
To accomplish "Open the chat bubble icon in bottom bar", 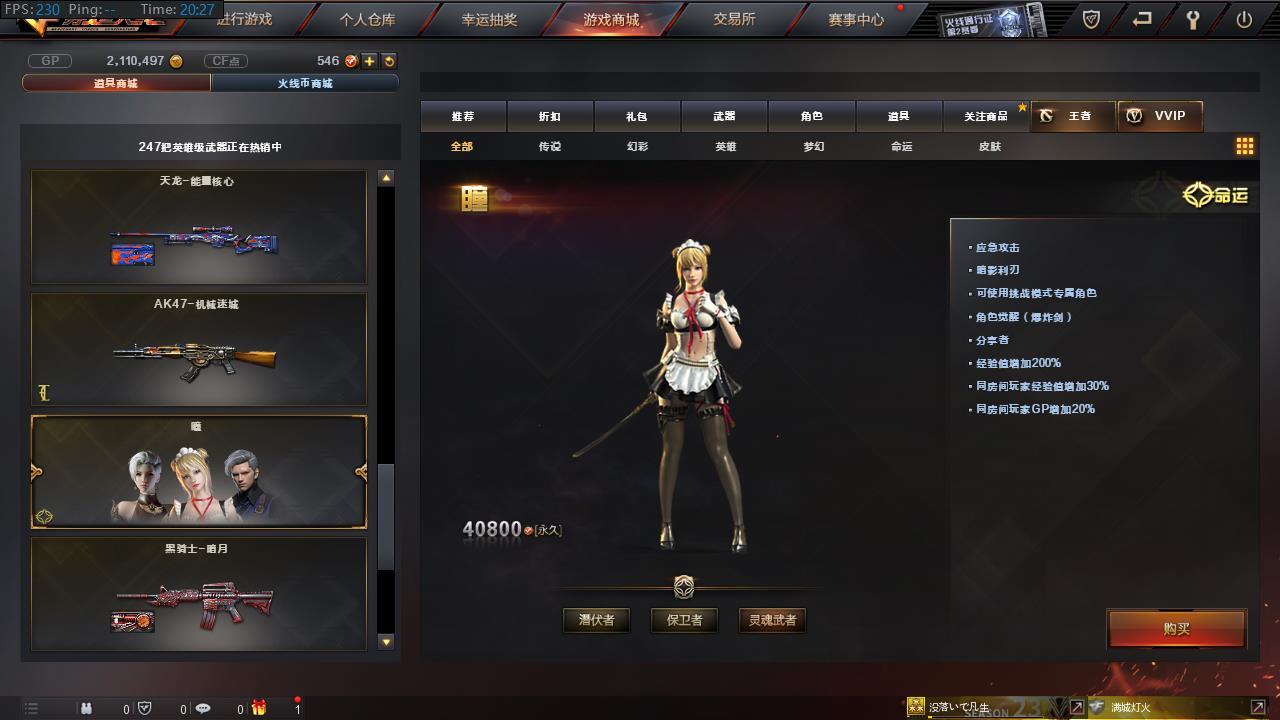I will pos(203,710).
